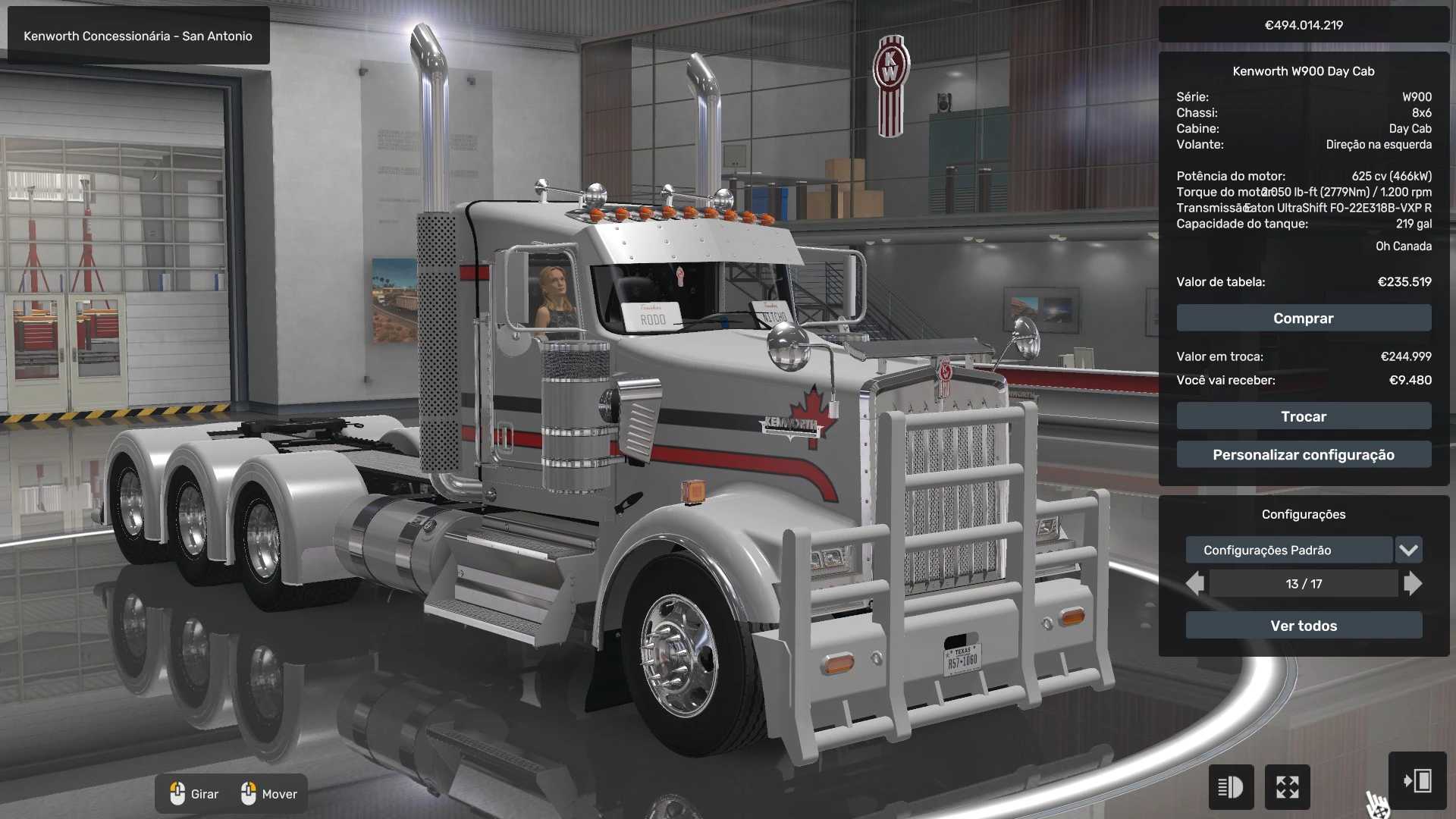Toggle the info panel view icon

click(x=1230, y=787)
